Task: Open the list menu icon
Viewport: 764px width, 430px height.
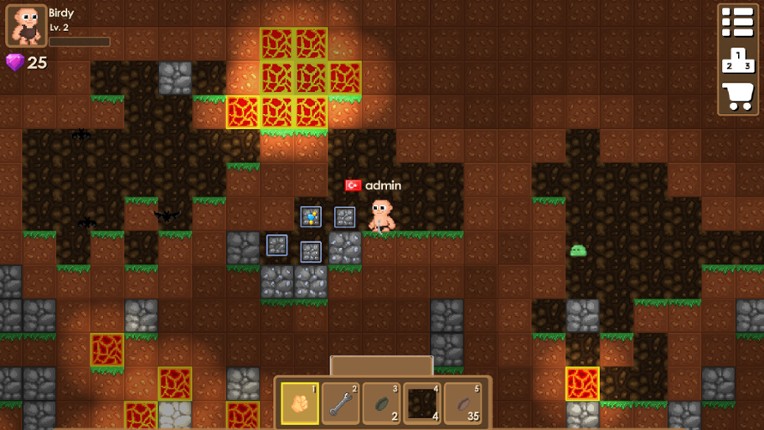Action: [737, 23]
